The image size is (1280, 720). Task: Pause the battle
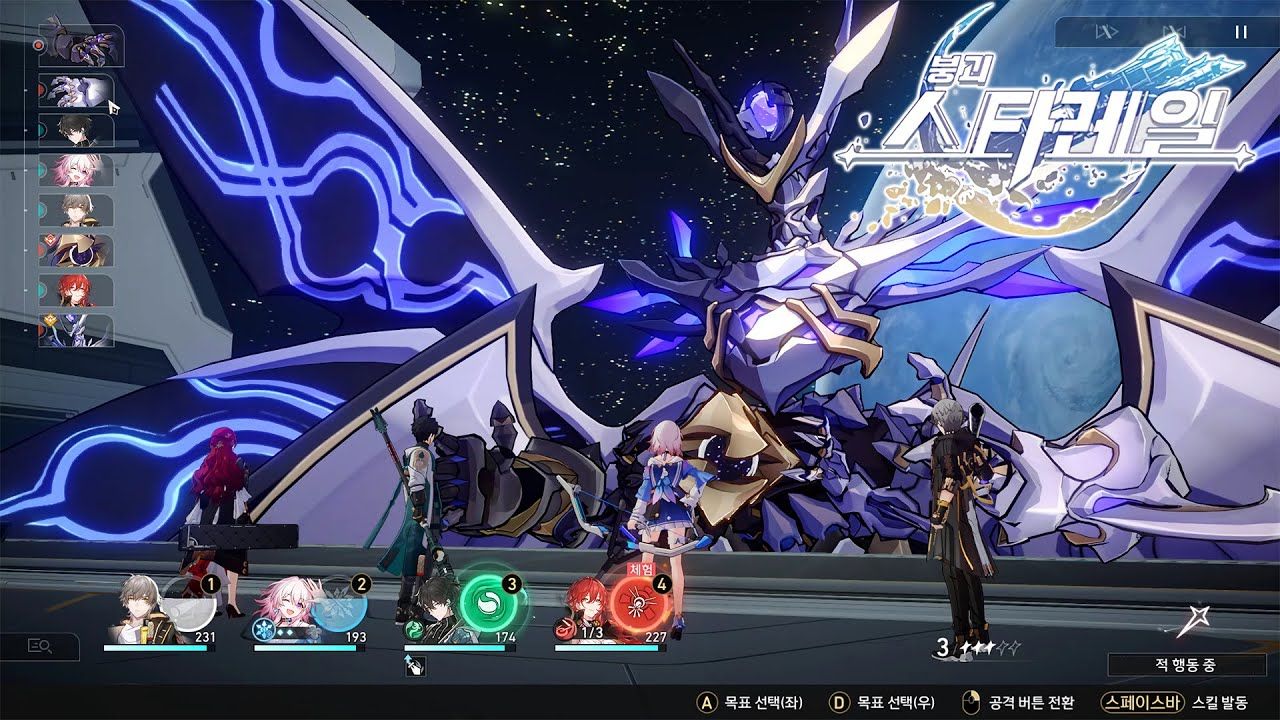coord(1240,32)
